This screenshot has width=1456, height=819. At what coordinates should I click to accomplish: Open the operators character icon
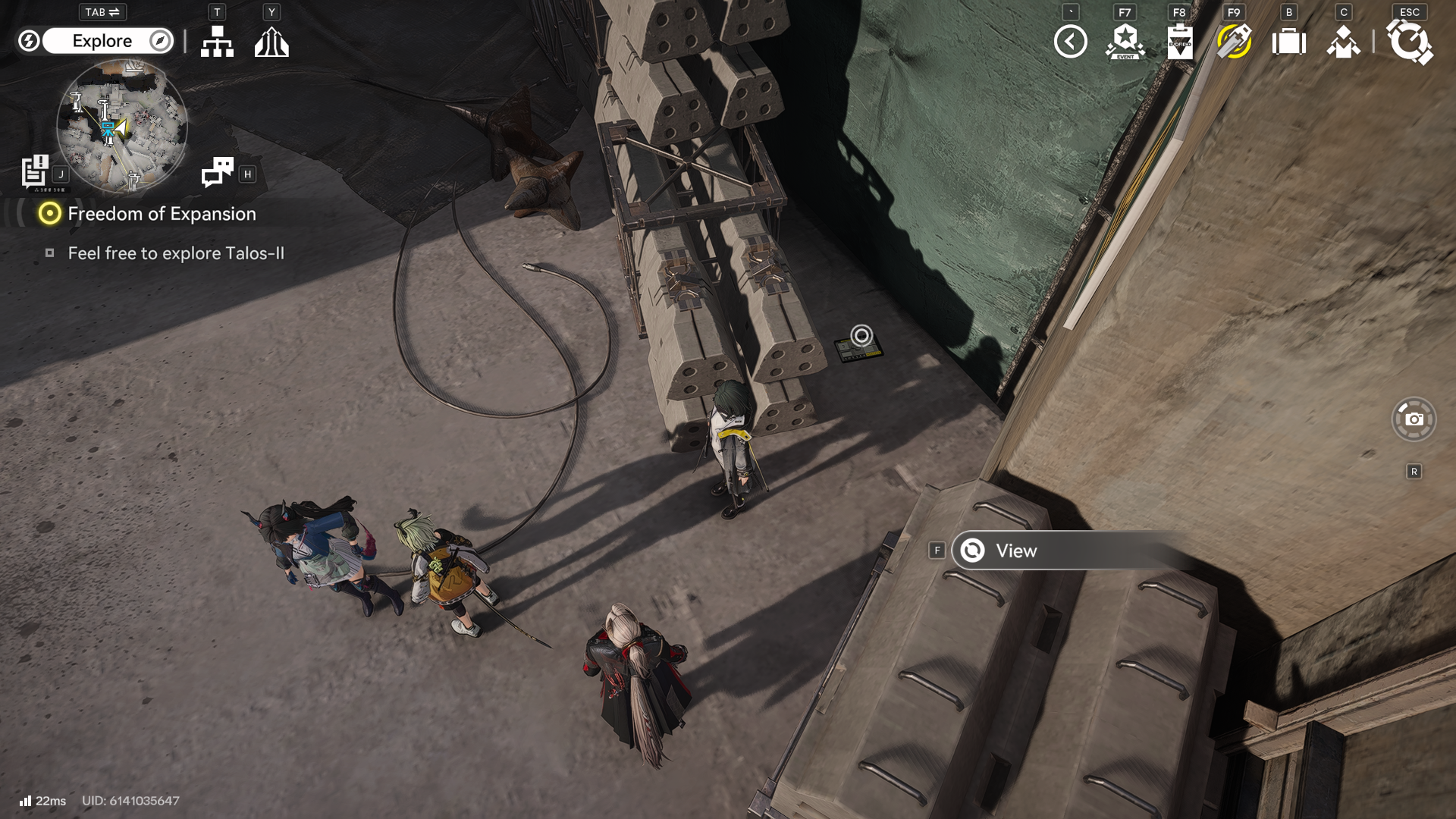click(1343, 42)
